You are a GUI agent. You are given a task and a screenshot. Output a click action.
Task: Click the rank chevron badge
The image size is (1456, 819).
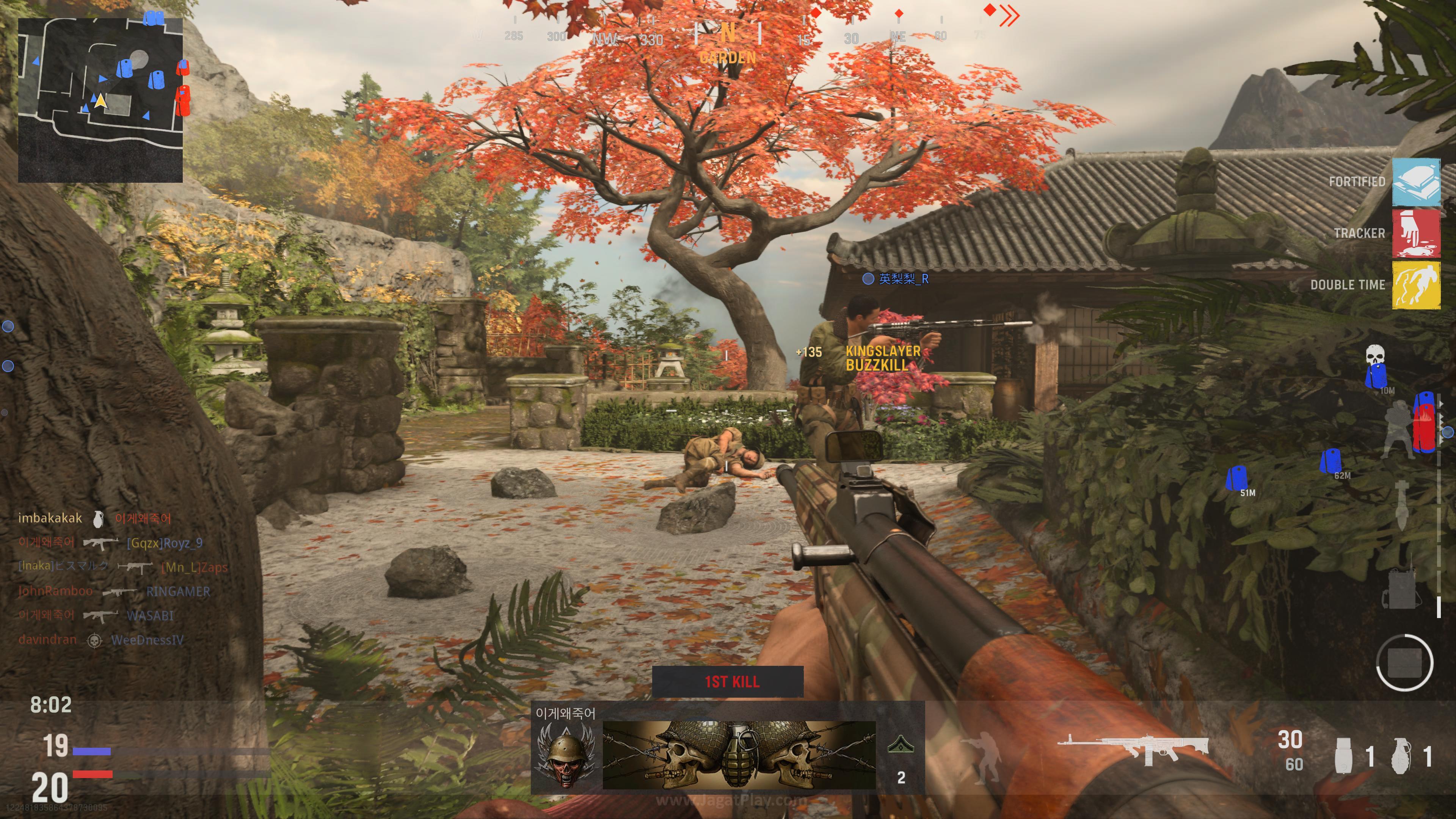pyautogui.click(x=901, y=745)
